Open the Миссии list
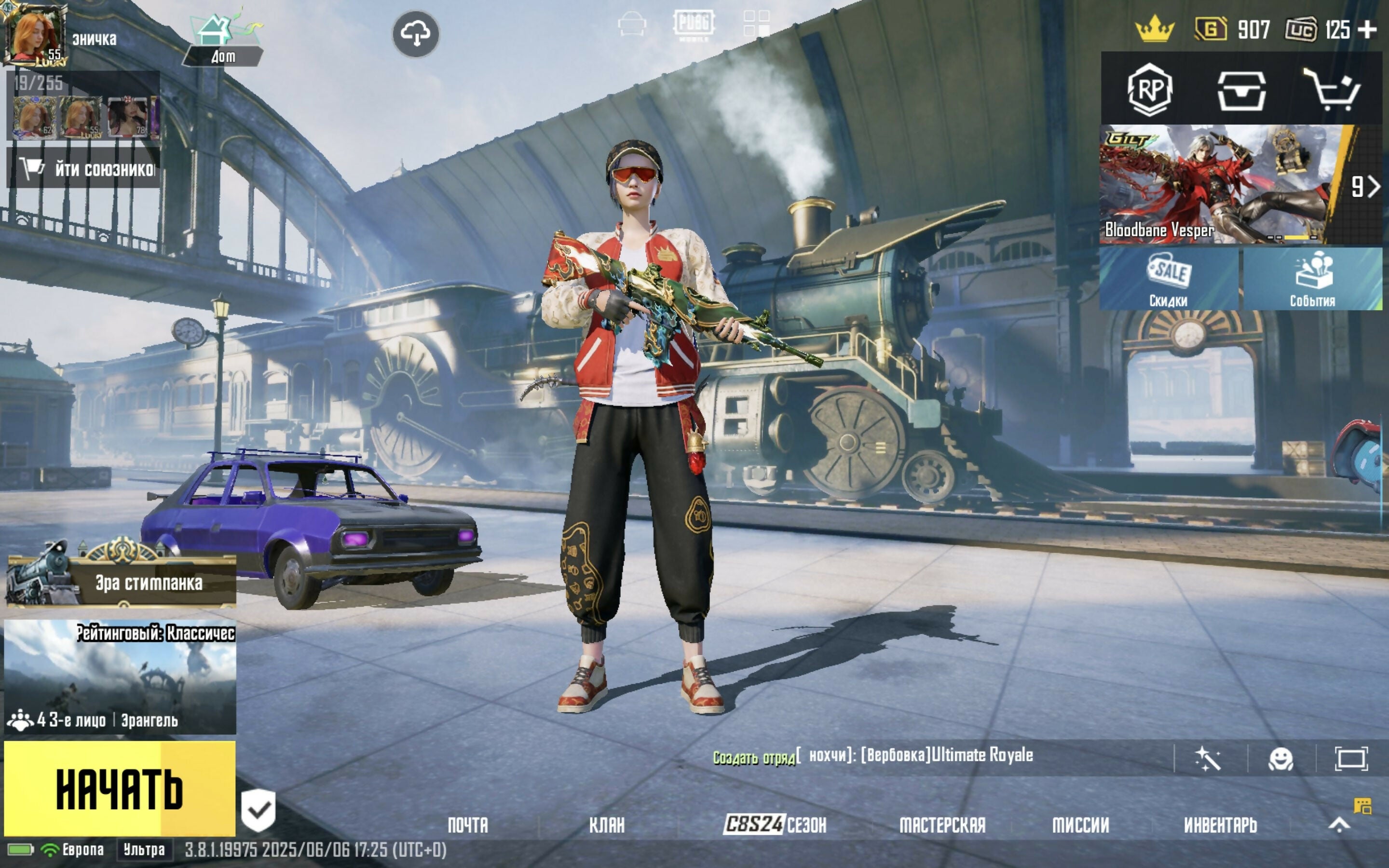 tap(1080, 826)
